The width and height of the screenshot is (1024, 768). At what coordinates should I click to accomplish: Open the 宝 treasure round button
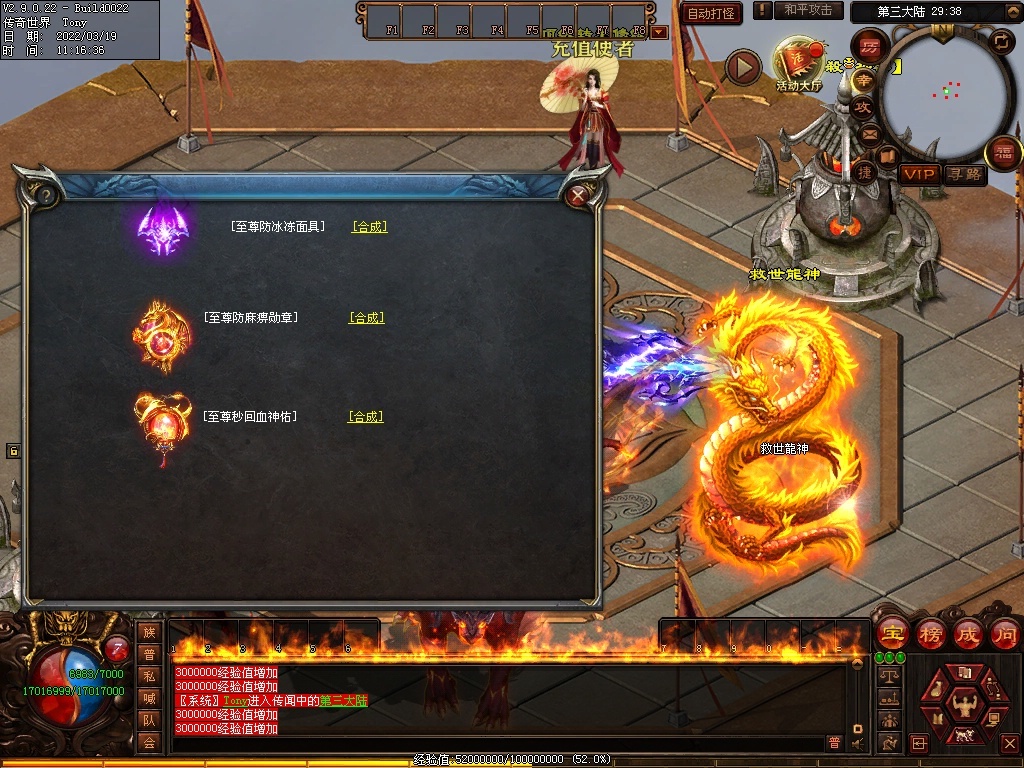890,634
